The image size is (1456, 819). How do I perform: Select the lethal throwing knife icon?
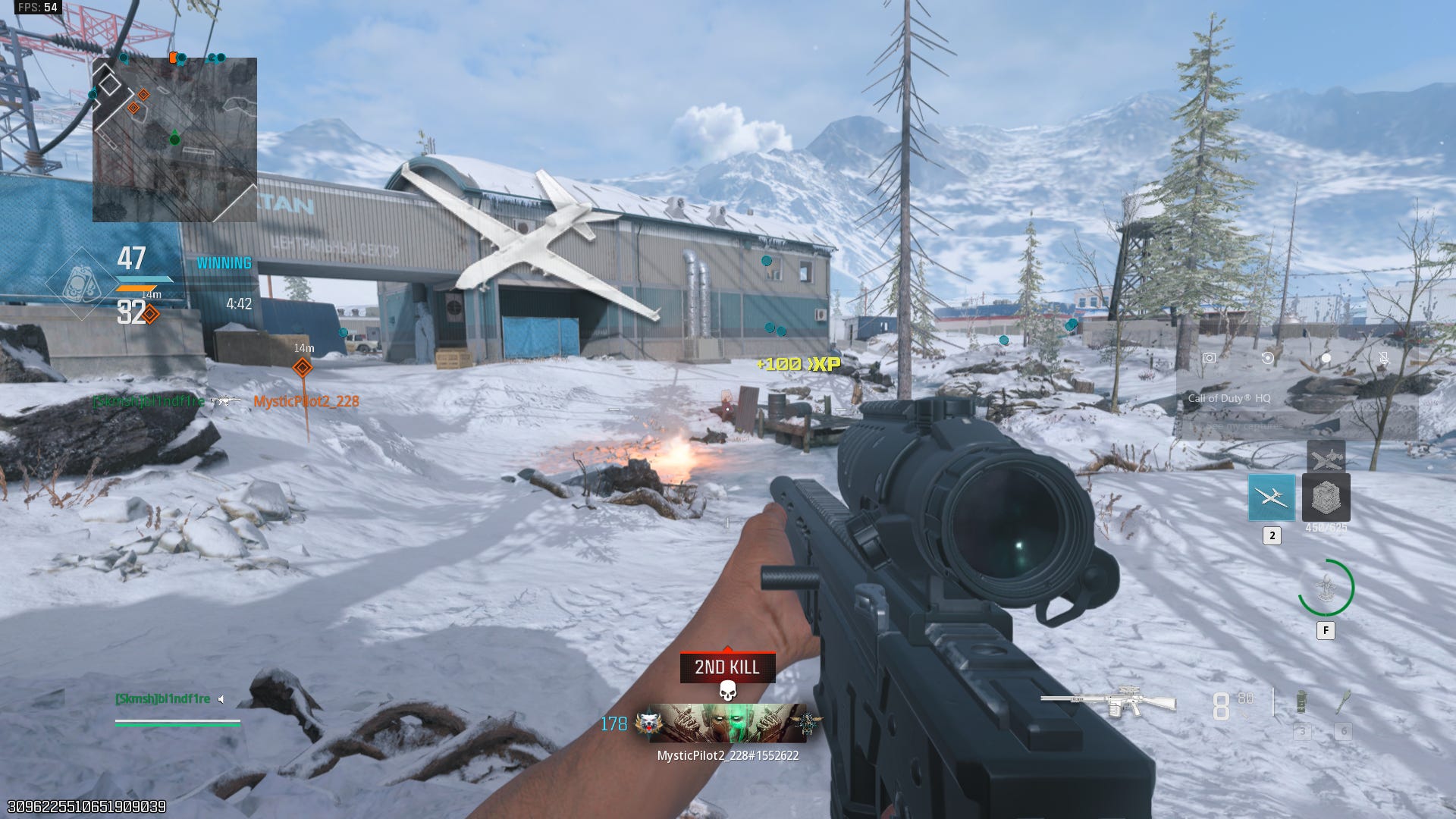coord(1343,703)
